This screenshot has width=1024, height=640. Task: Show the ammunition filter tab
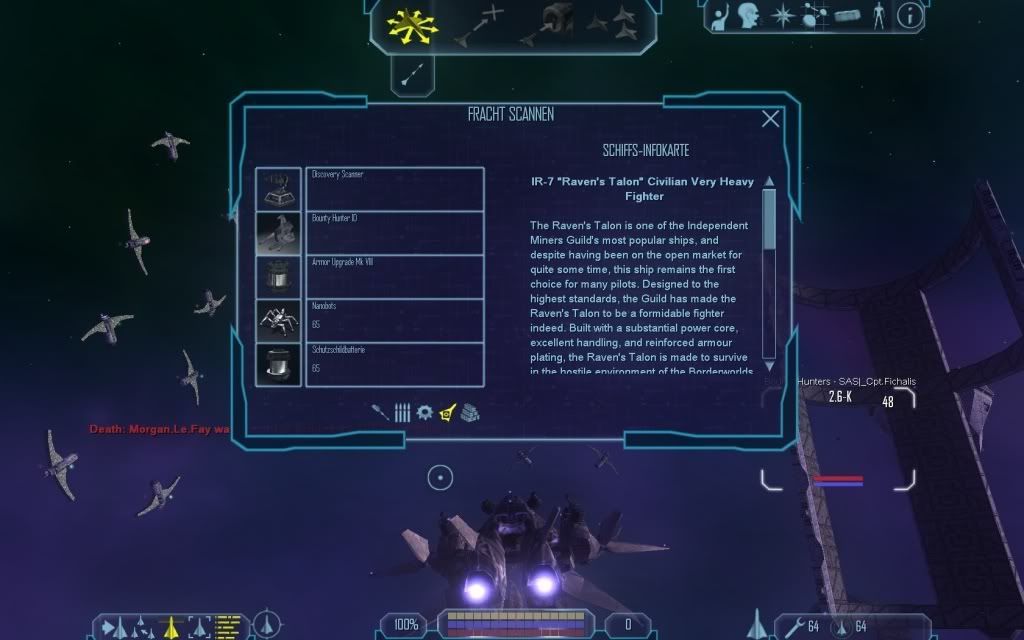click(x=402, y=412)
